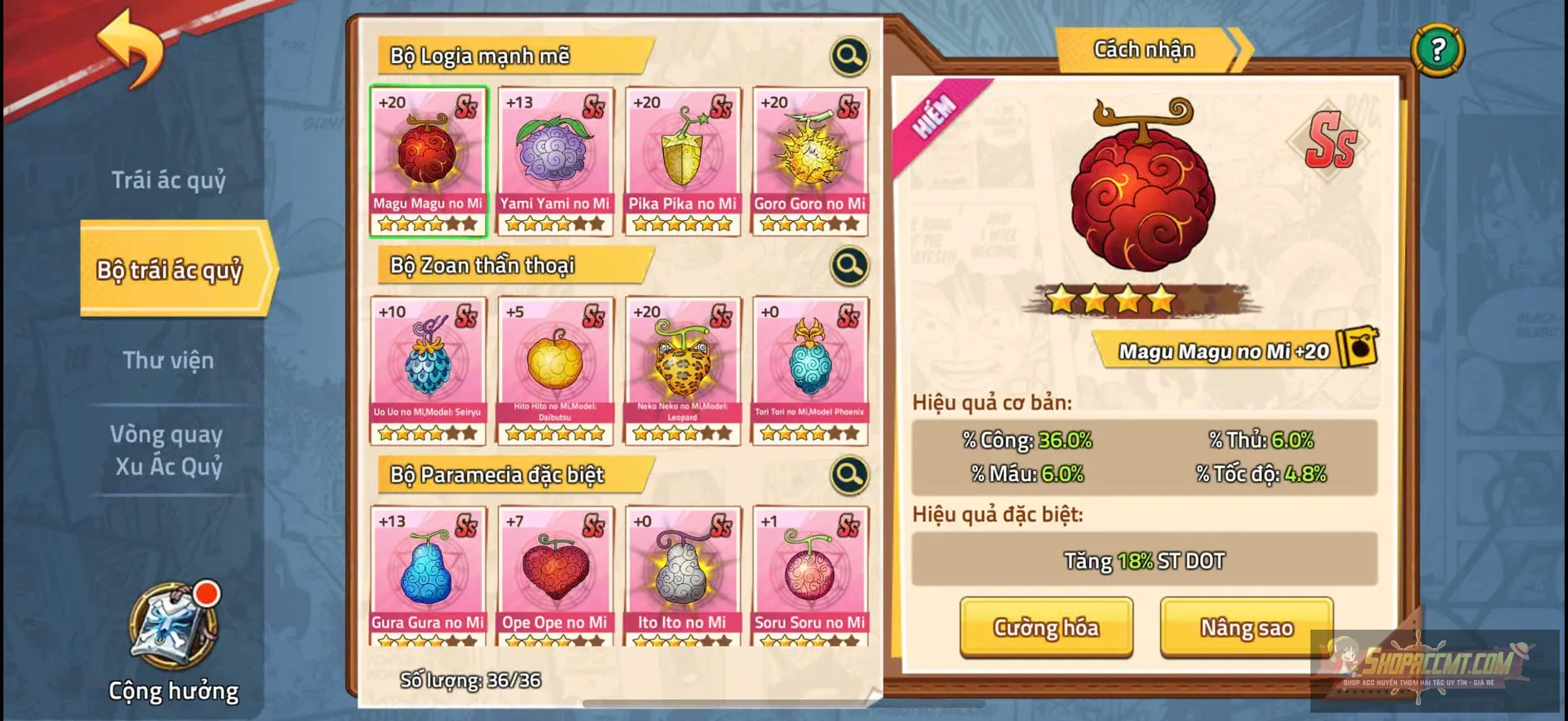Click the Nâng sao button
The width and height of the screenshot is (1568, 721).
click(x=1246, y=627)
